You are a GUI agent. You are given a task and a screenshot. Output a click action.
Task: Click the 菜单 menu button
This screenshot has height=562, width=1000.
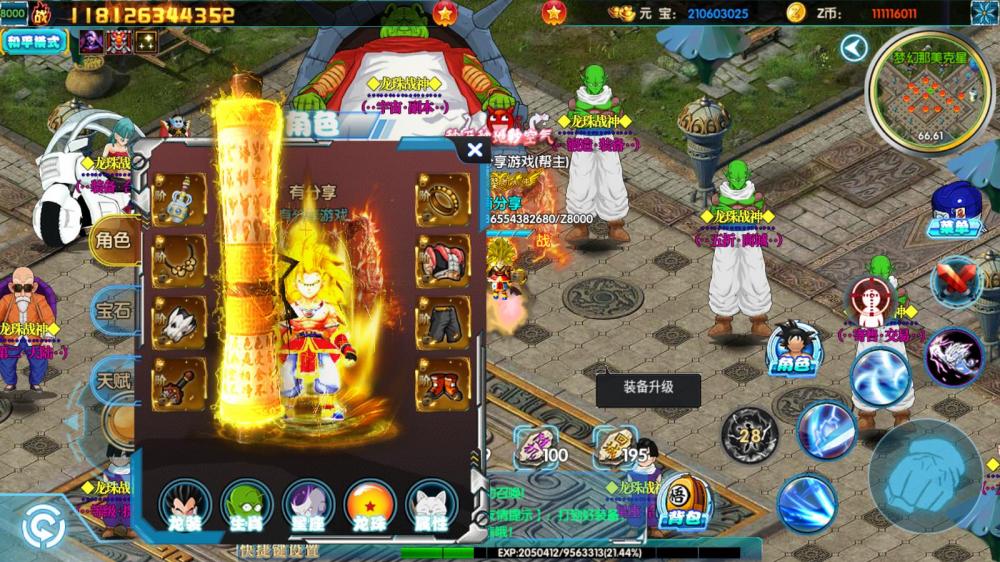(956, 212)
